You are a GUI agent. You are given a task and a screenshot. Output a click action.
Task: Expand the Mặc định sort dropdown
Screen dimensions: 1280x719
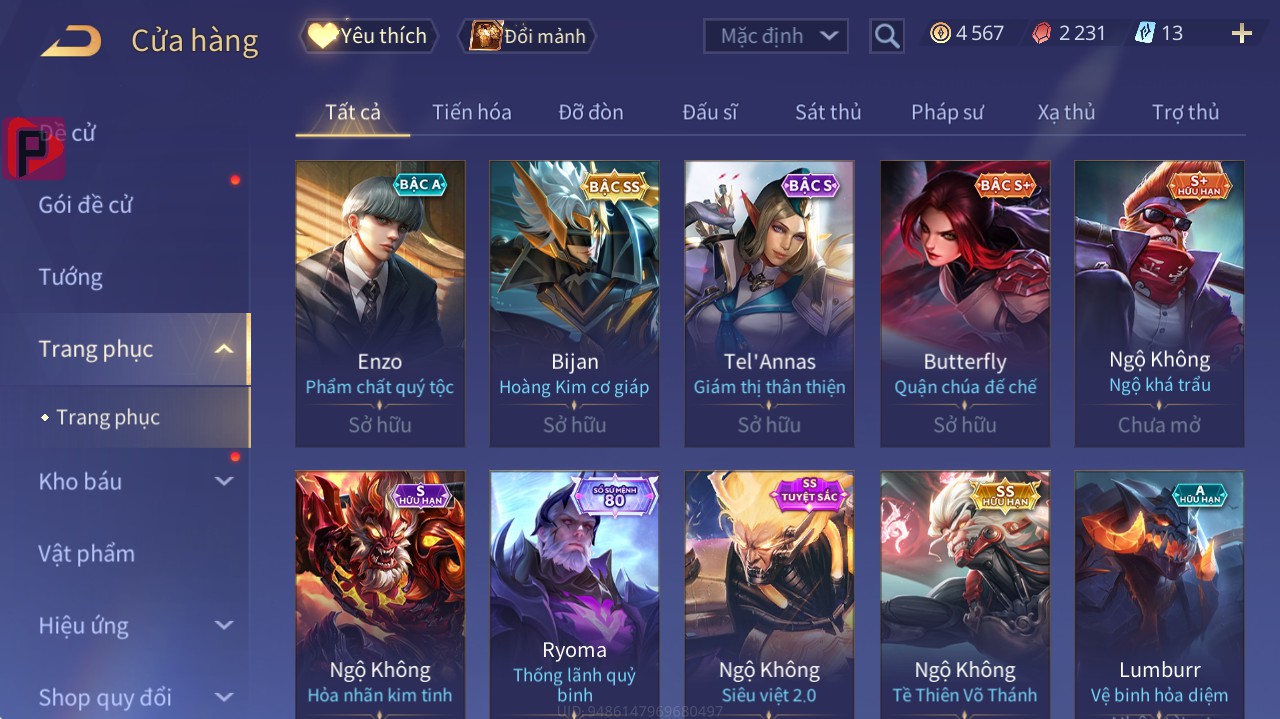click(x=776, y=36)
